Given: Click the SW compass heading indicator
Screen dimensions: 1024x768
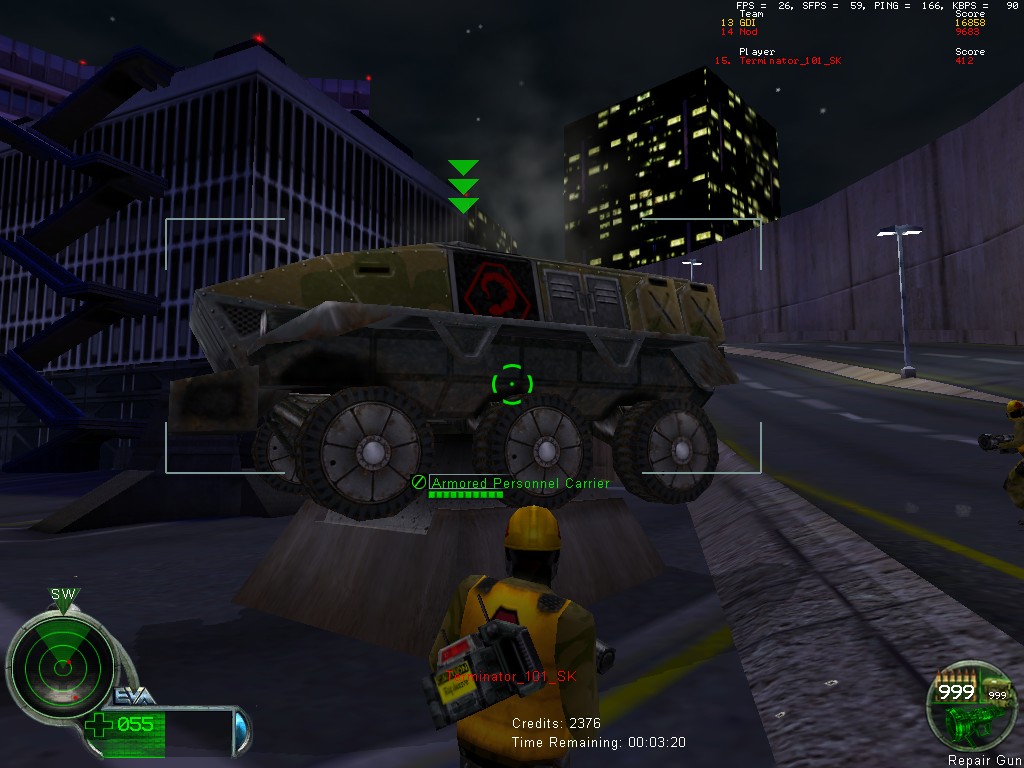Looking at the screenshot, I should coord(63,595).
